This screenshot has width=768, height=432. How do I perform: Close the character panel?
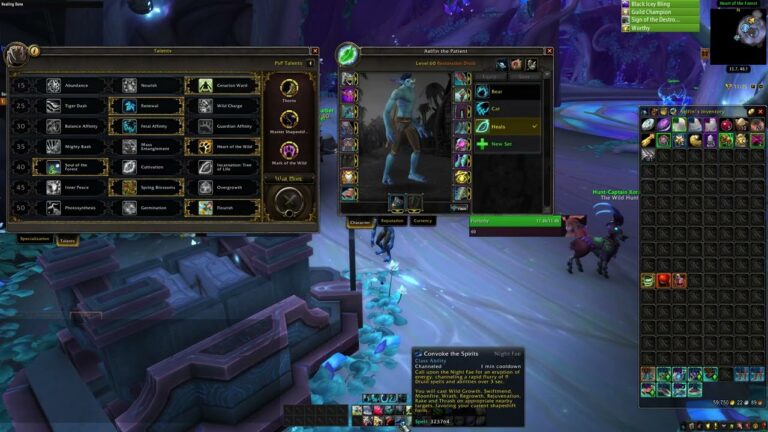(549, 51)
